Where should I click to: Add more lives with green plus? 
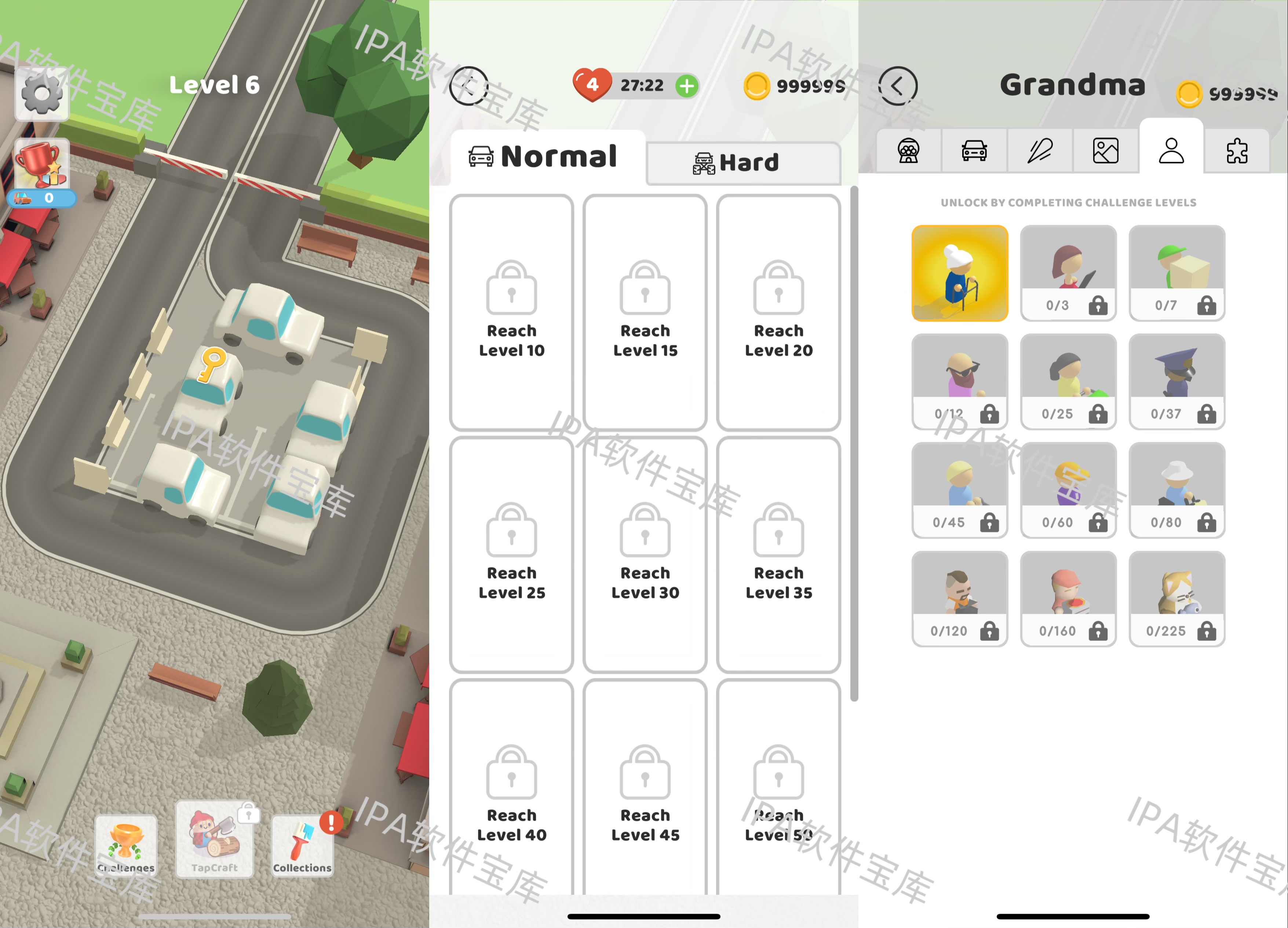(687, 86)
